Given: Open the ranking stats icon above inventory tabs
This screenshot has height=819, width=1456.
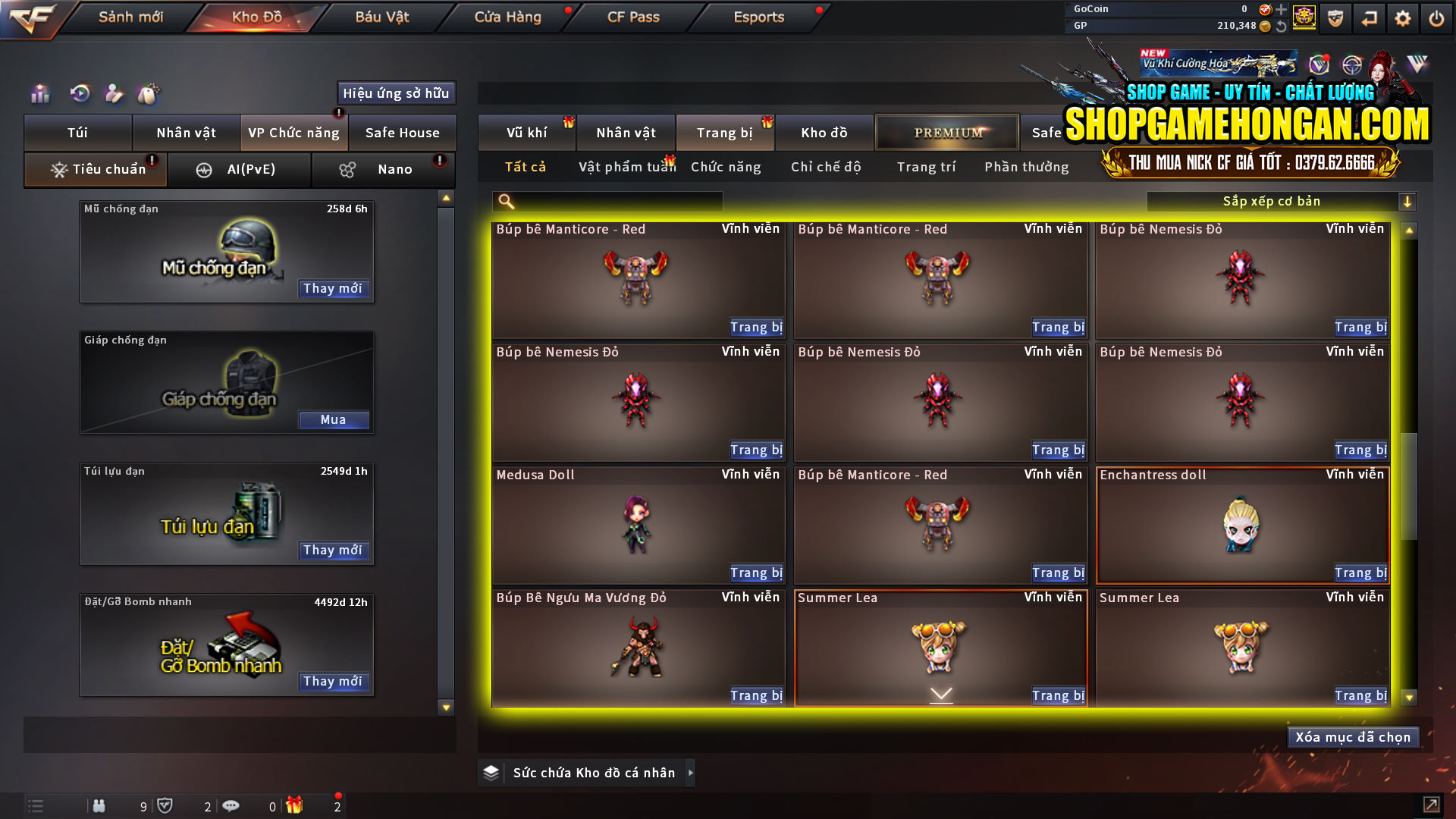Looking at the screenshot, I should coord(39,93).
